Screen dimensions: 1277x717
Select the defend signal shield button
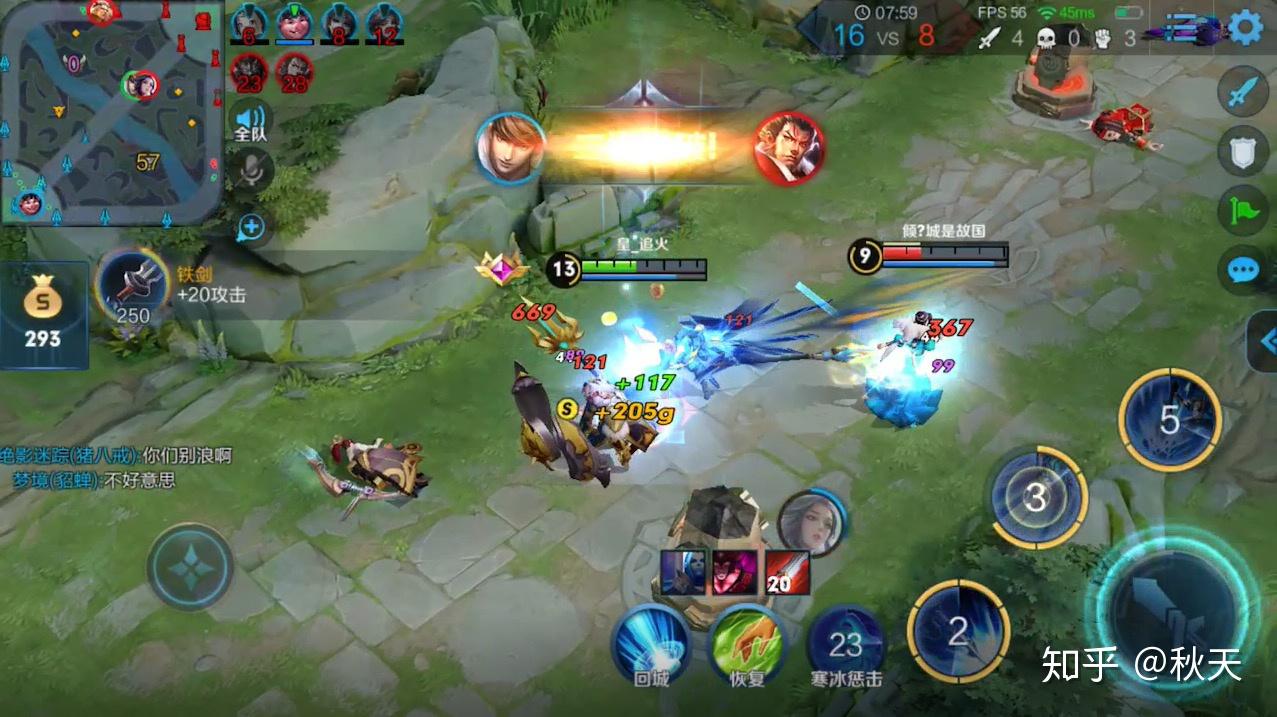point(1243,153)
